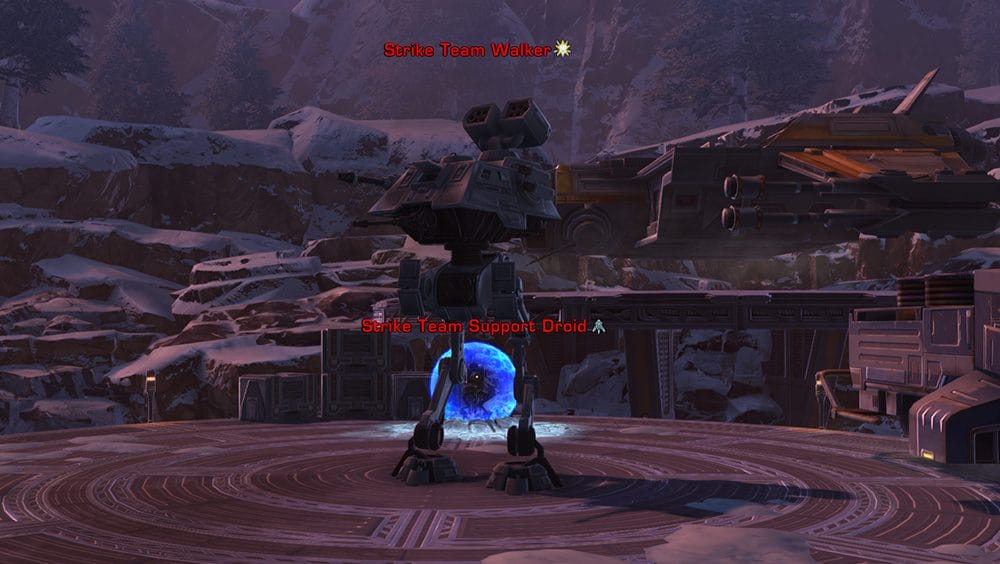
Task: Select the Strike Team Walker nameplate
Action: point(468,50)
